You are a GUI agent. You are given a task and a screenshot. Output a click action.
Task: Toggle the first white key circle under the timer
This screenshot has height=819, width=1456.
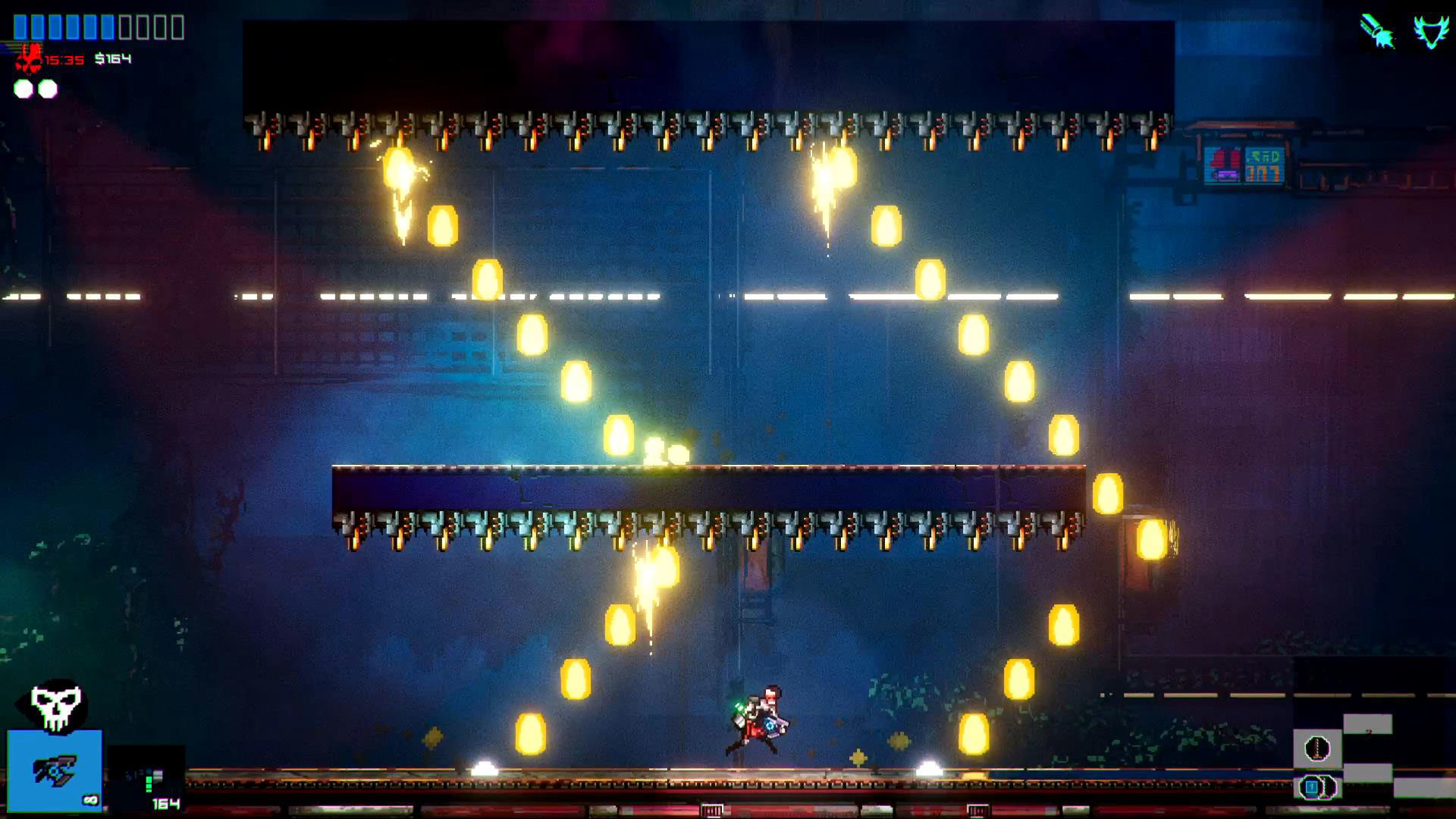[24, 89]
